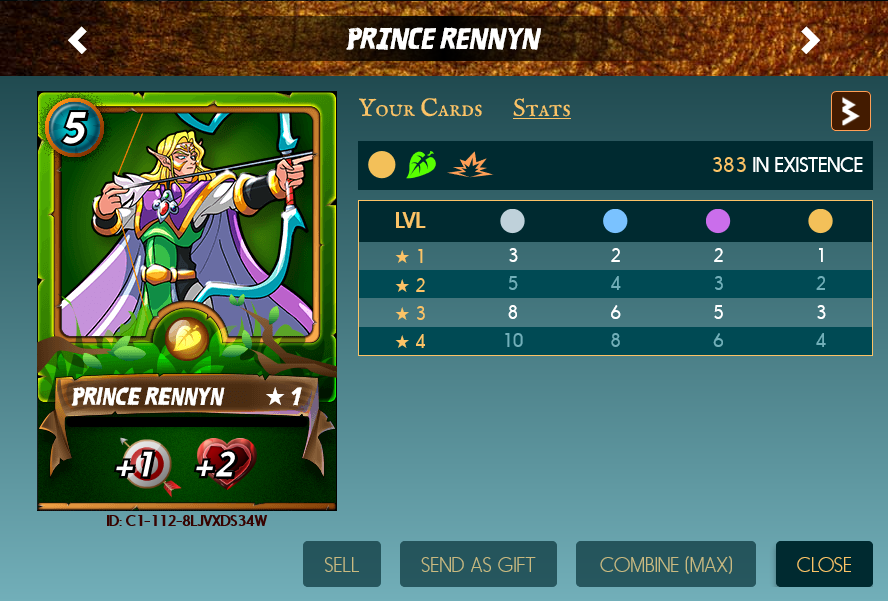Click the orange burst edition icon
Screen dimensions: 888x601
pos(469,165)
